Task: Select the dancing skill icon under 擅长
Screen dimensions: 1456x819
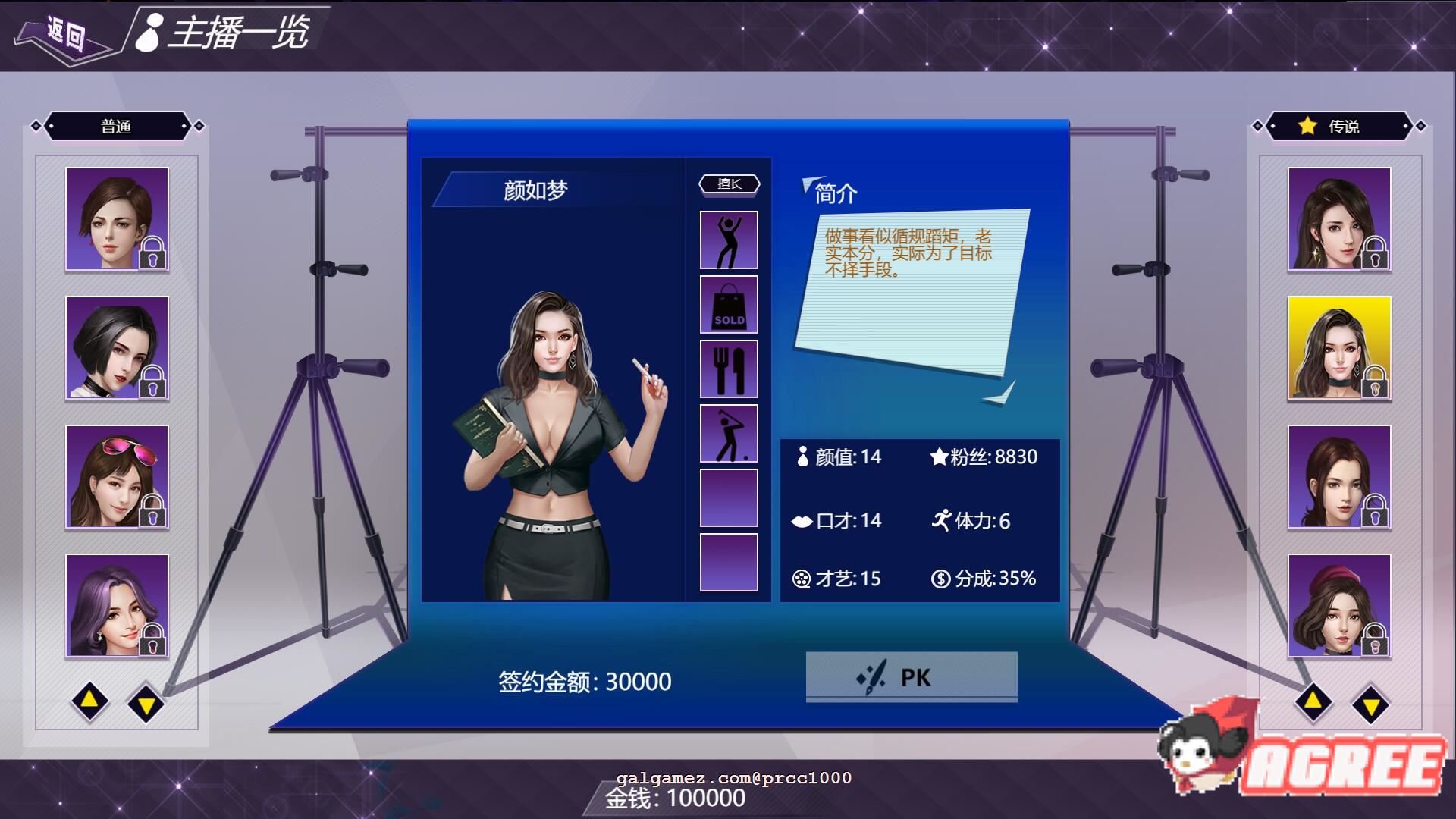Action: 727,240
